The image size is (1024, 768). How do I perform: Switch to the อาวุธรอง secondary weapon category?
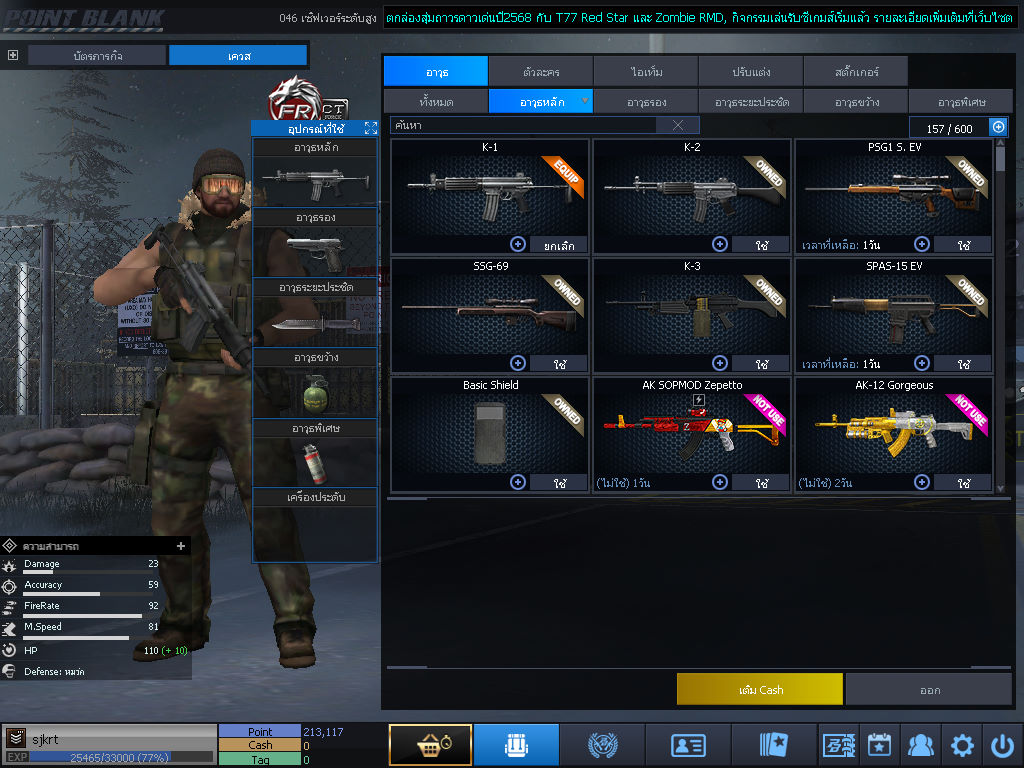646,102
